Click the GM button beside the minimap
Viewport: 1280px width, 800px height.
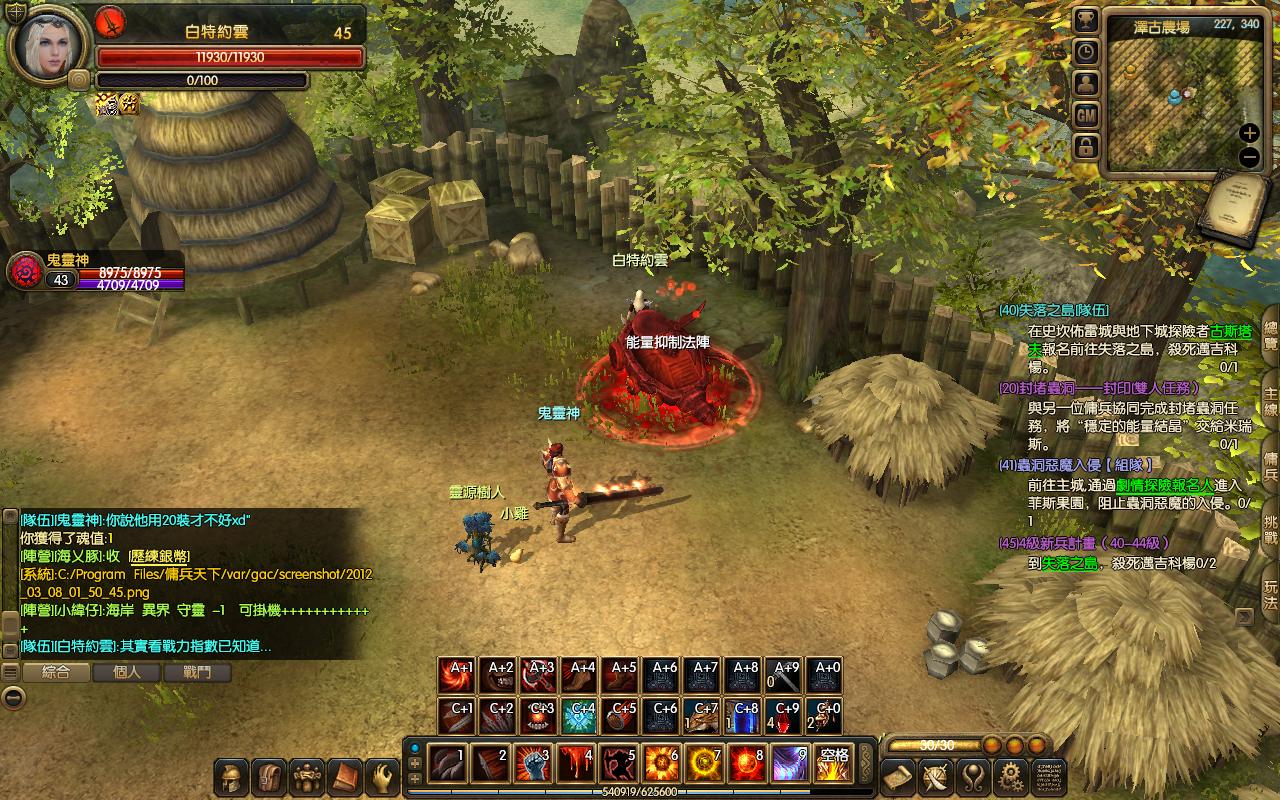1086,116
